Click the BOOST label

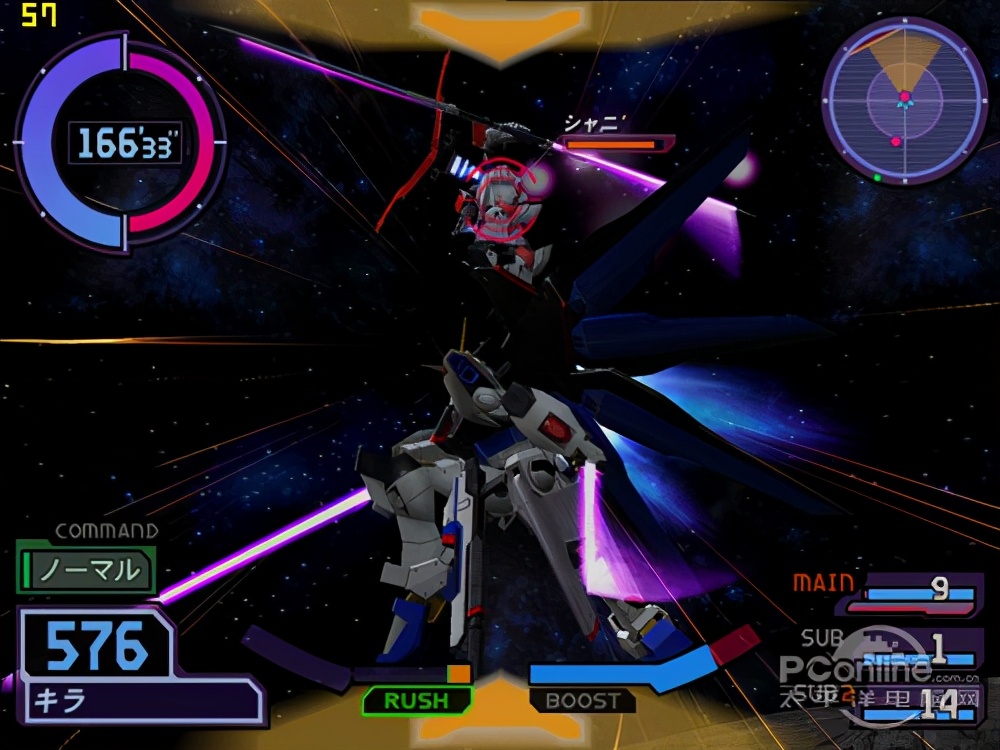pos(582,700)
